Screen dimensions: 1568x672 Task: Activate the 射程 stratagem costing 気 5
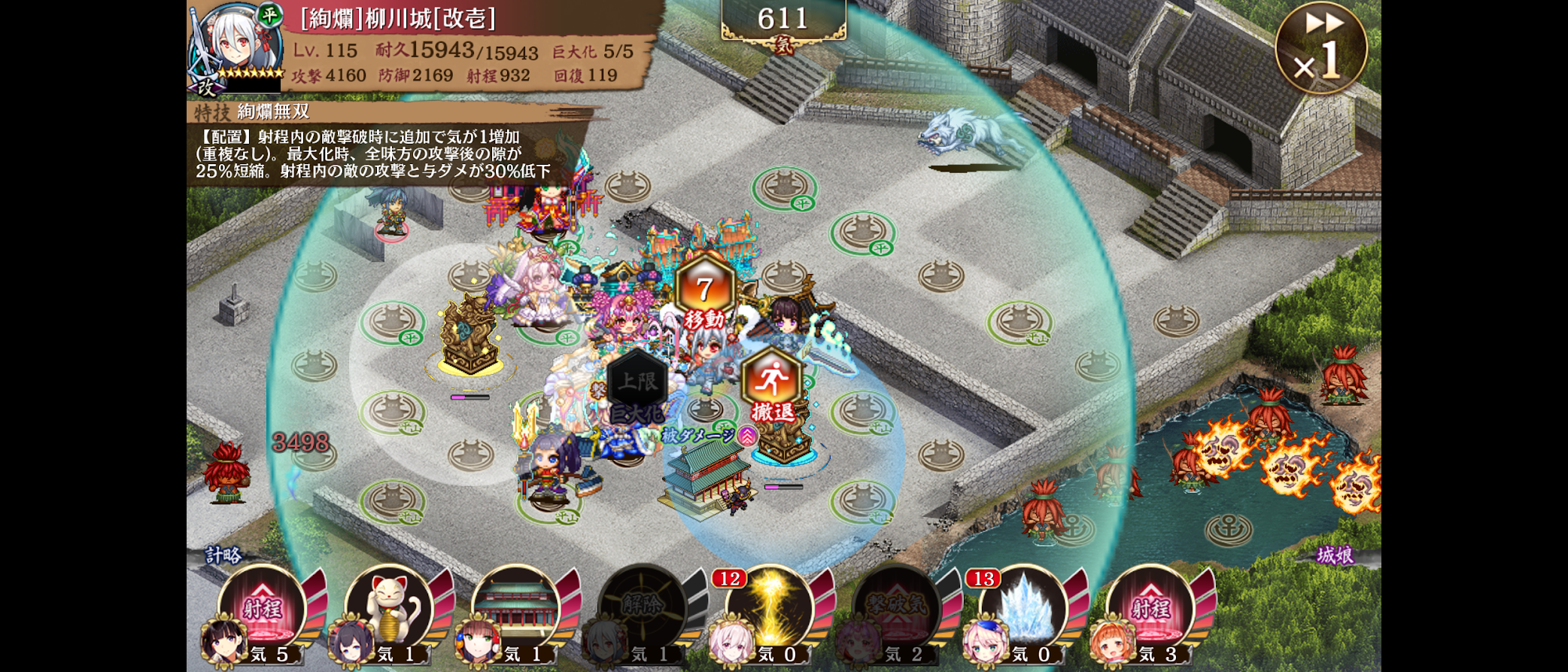click(x=261, y=607)
